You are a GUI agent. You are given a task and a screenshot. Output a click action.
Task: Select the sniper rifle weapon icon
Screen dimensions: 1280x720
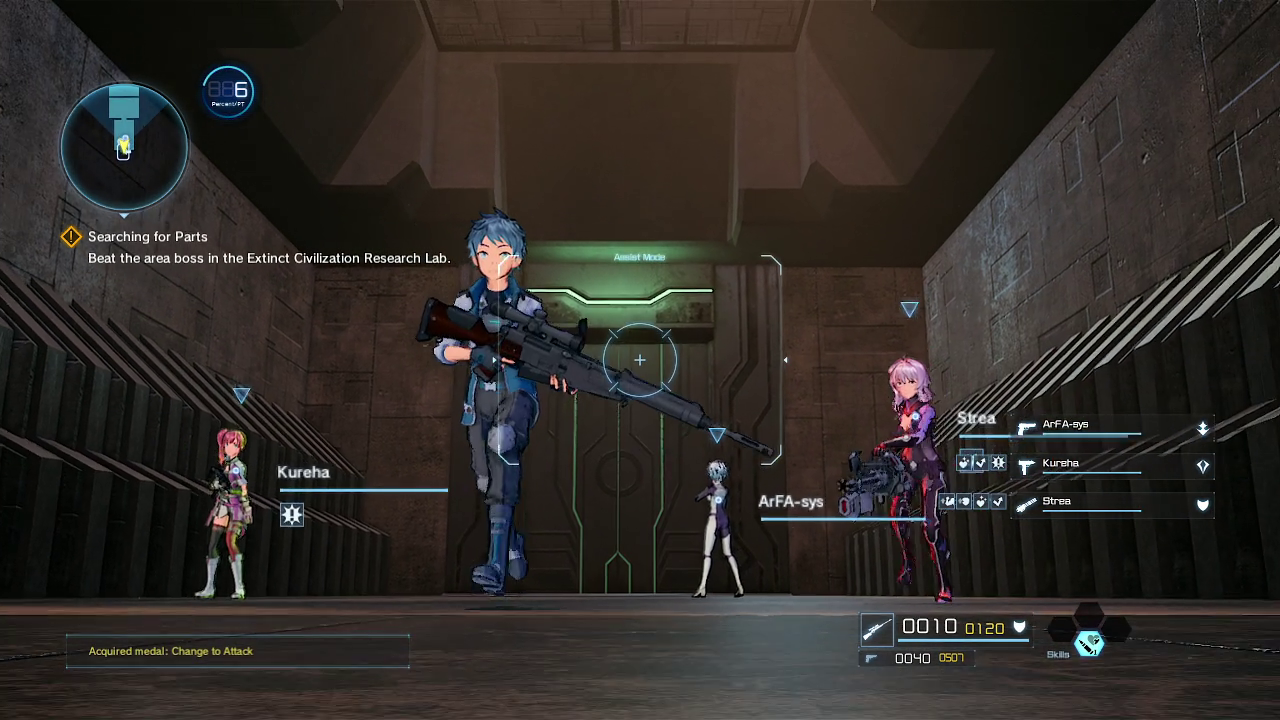[877, 629]
